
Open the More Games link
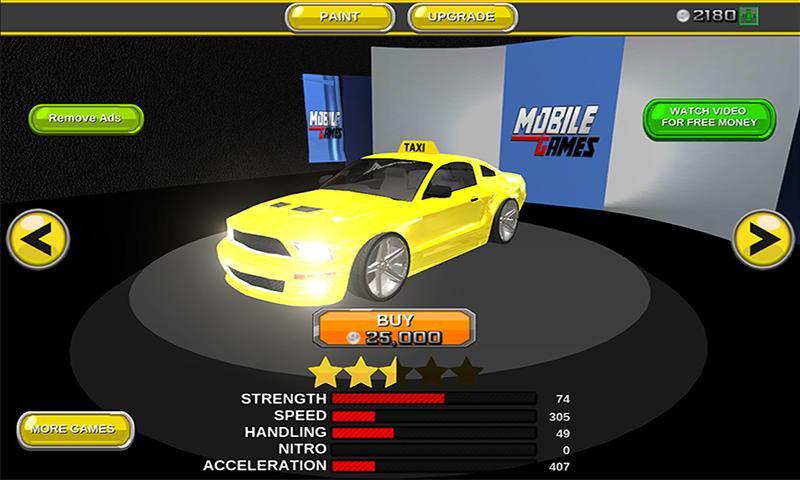point(74,429)
